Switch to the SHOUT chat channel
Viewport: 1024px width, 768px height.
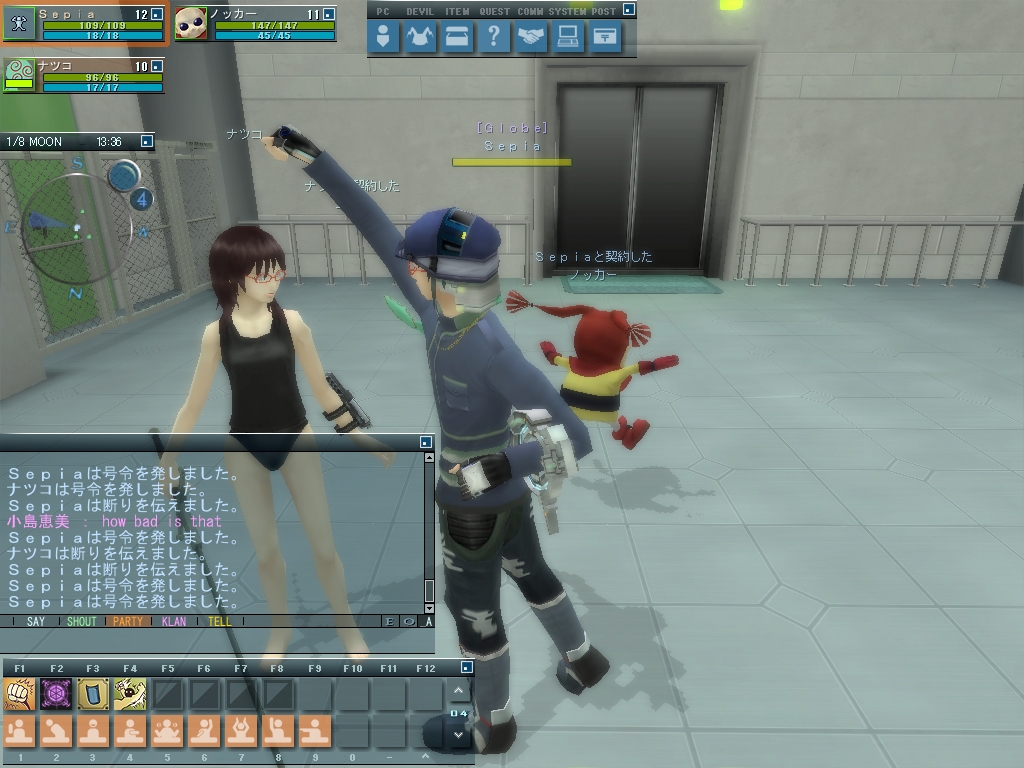(82, 621)
